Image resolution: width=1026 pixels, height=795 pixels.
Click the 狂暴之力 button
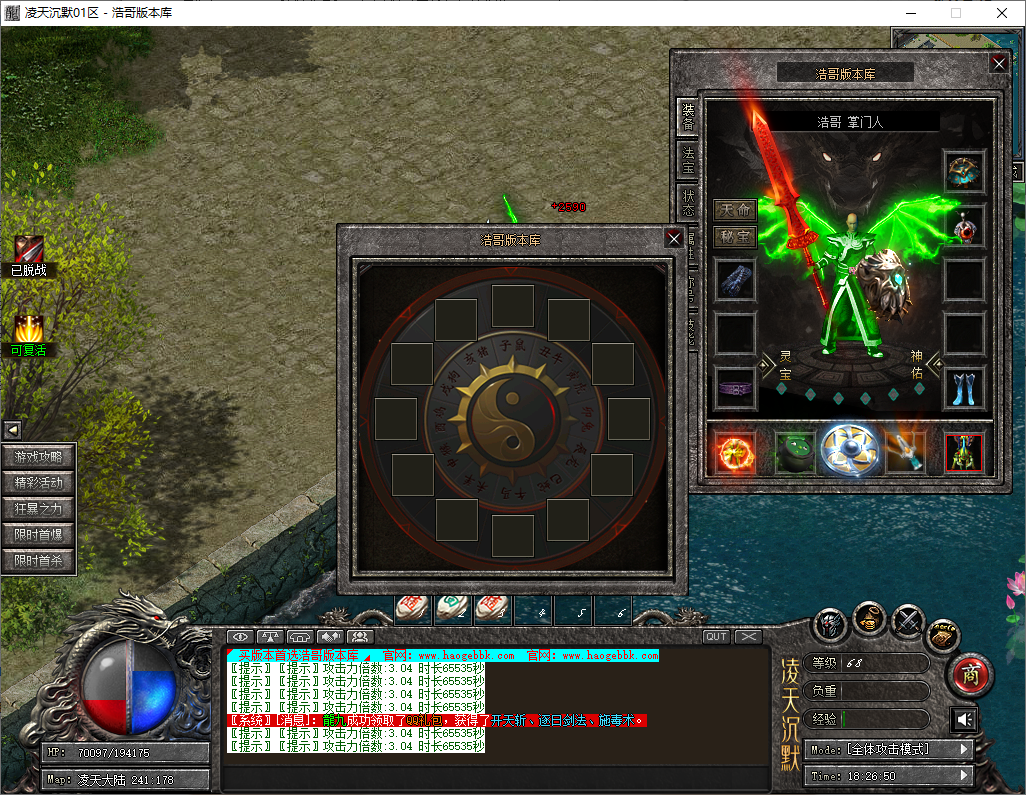pyautogui.click(x=39, y=509)
